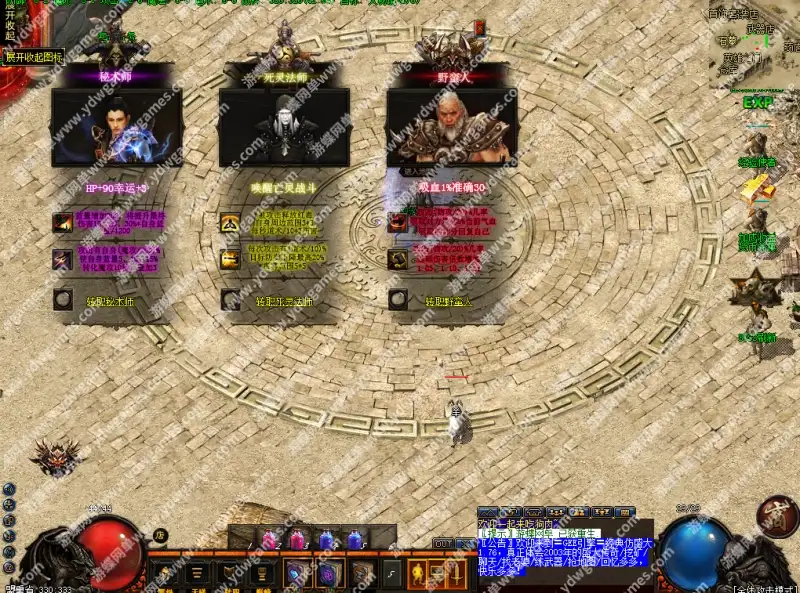This screenshot has height=593, width=800.
Task: Select the 秘术师 character portrait
Action: (x=117, y=129)
